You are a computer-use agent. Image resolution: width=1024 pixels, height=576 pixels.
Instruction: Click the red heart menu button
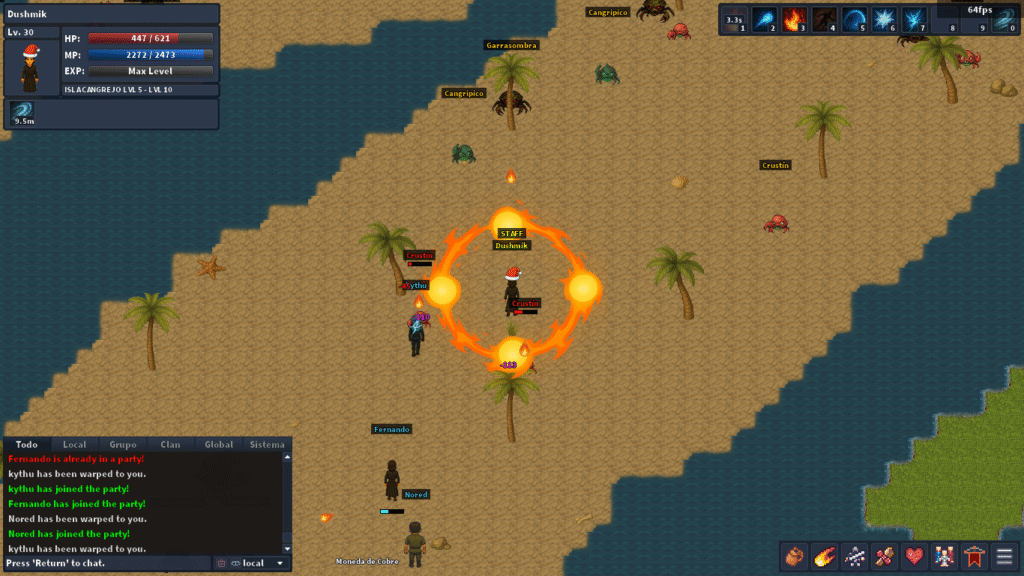[x=914, y=556]
